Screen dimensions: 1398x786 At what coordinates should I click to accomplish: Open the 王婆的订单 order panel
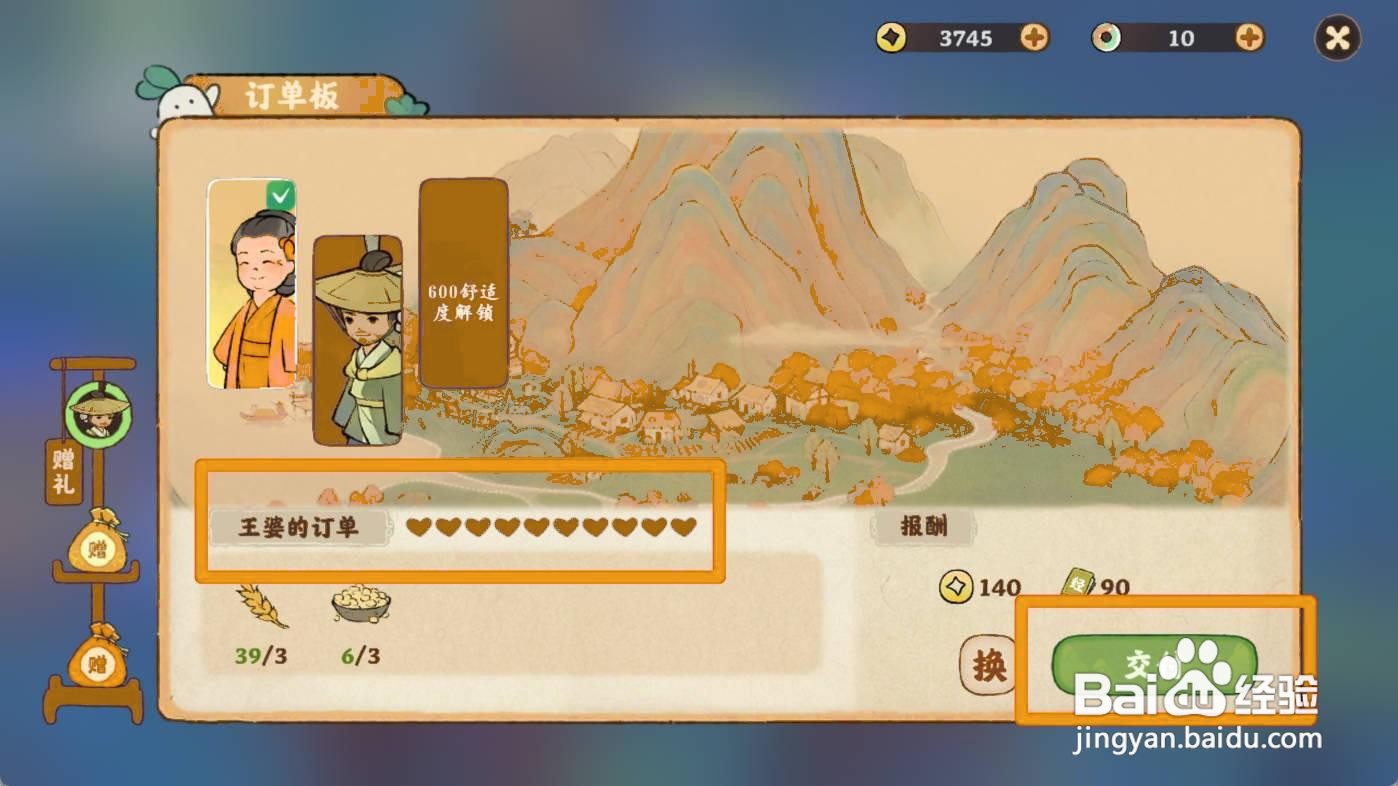(x=300, y=528)
